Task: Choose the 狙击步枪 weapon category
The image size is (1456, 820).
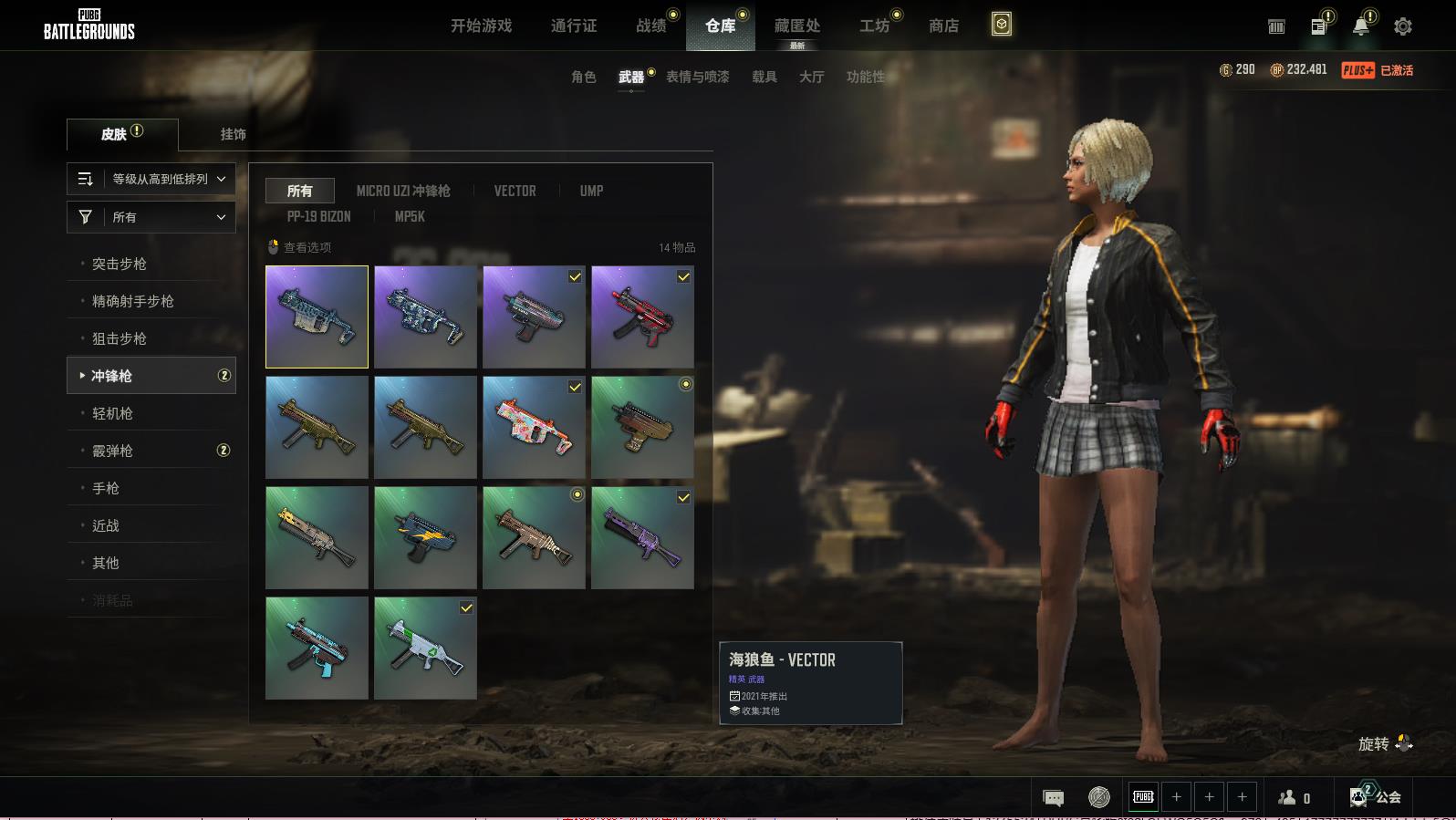Action: click(x=120, y=338)
